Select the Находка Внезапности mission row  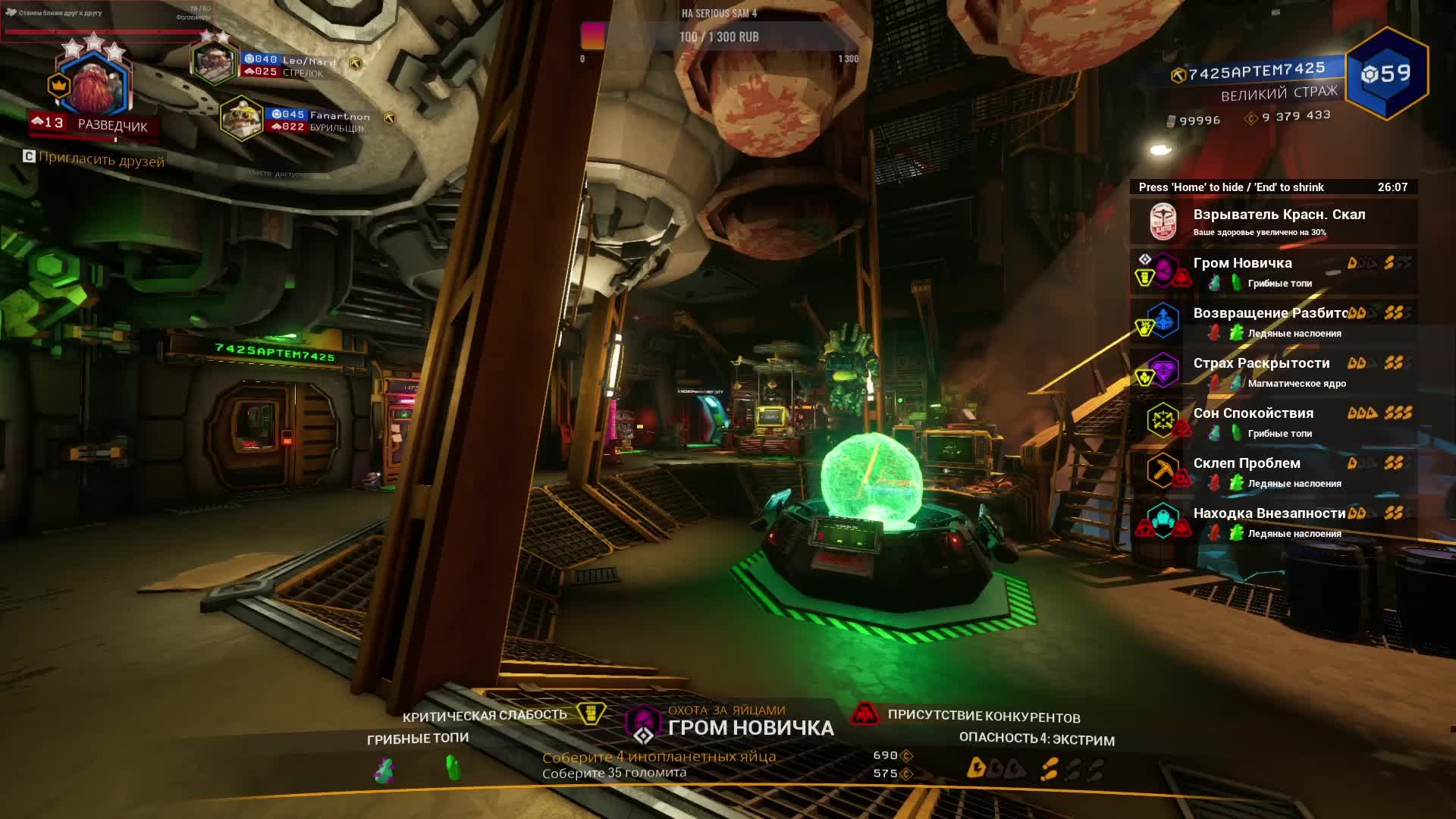(1274, 522)
